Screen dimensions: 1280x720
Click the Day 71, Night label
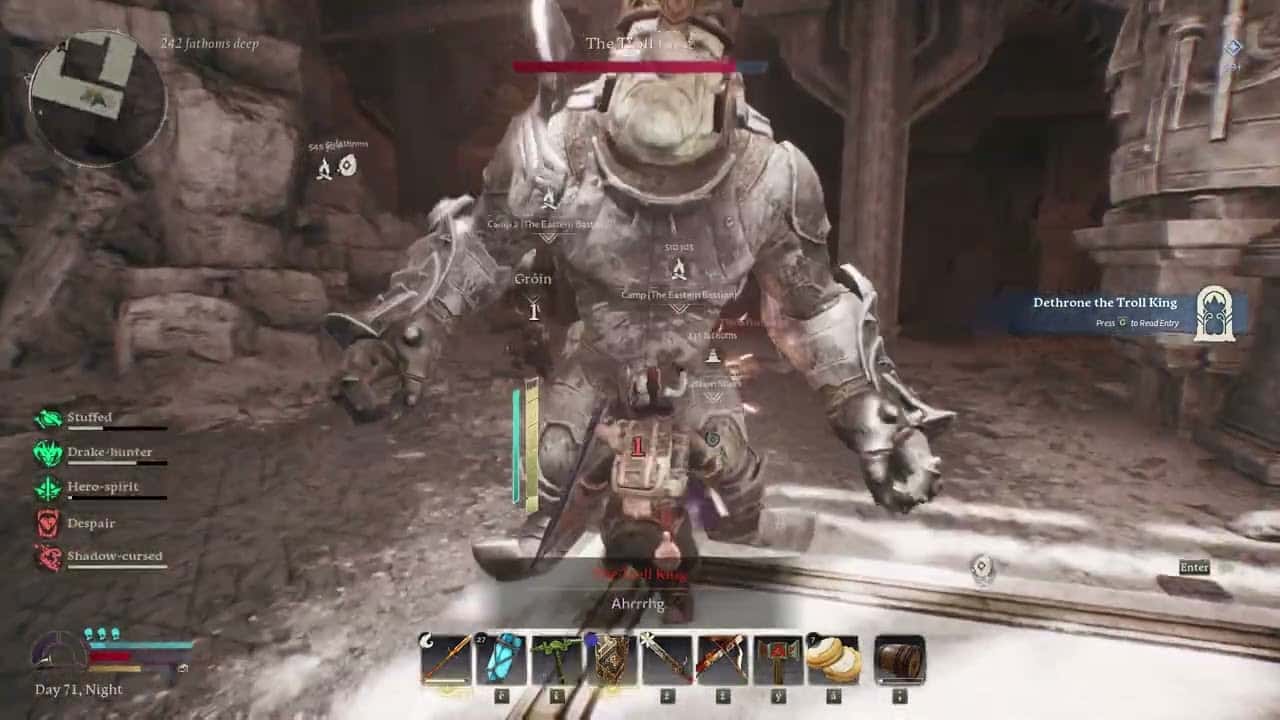(77, 689)
